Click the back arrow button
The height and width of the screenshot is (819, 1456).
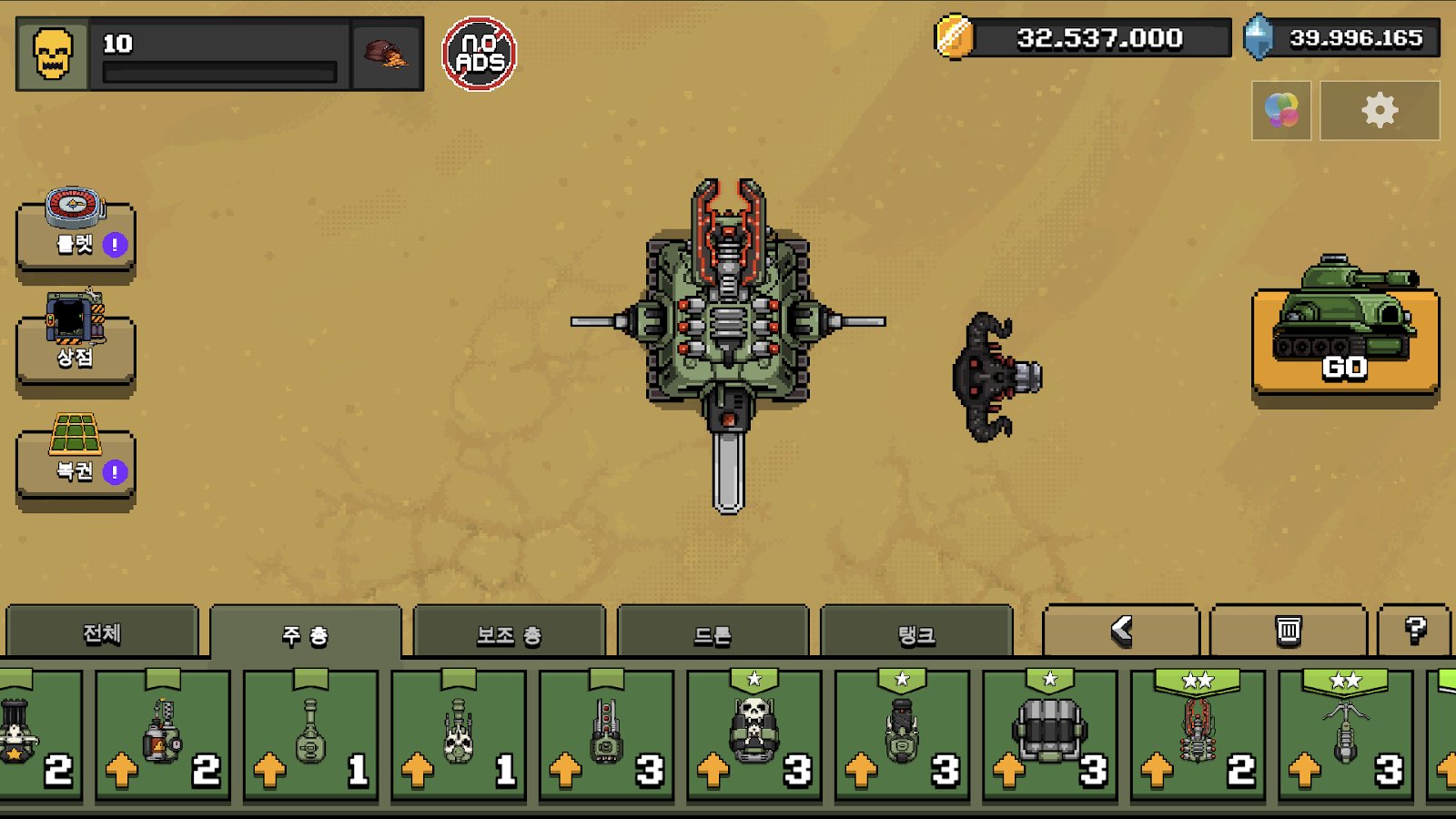point(1121,630)
